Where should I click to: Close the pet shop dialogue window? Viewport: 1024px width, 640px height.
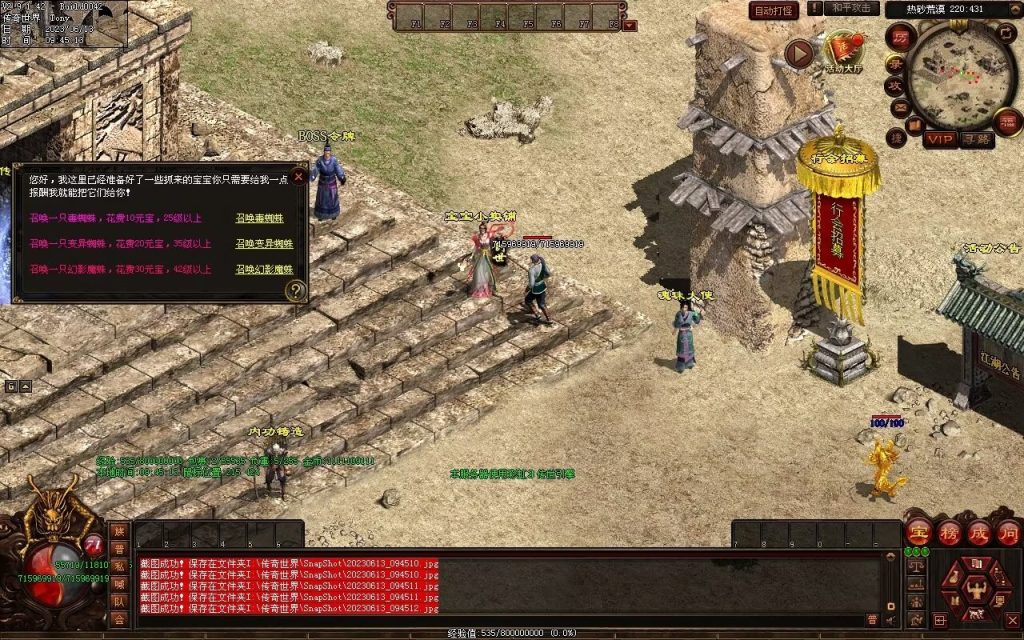(298, 177)
